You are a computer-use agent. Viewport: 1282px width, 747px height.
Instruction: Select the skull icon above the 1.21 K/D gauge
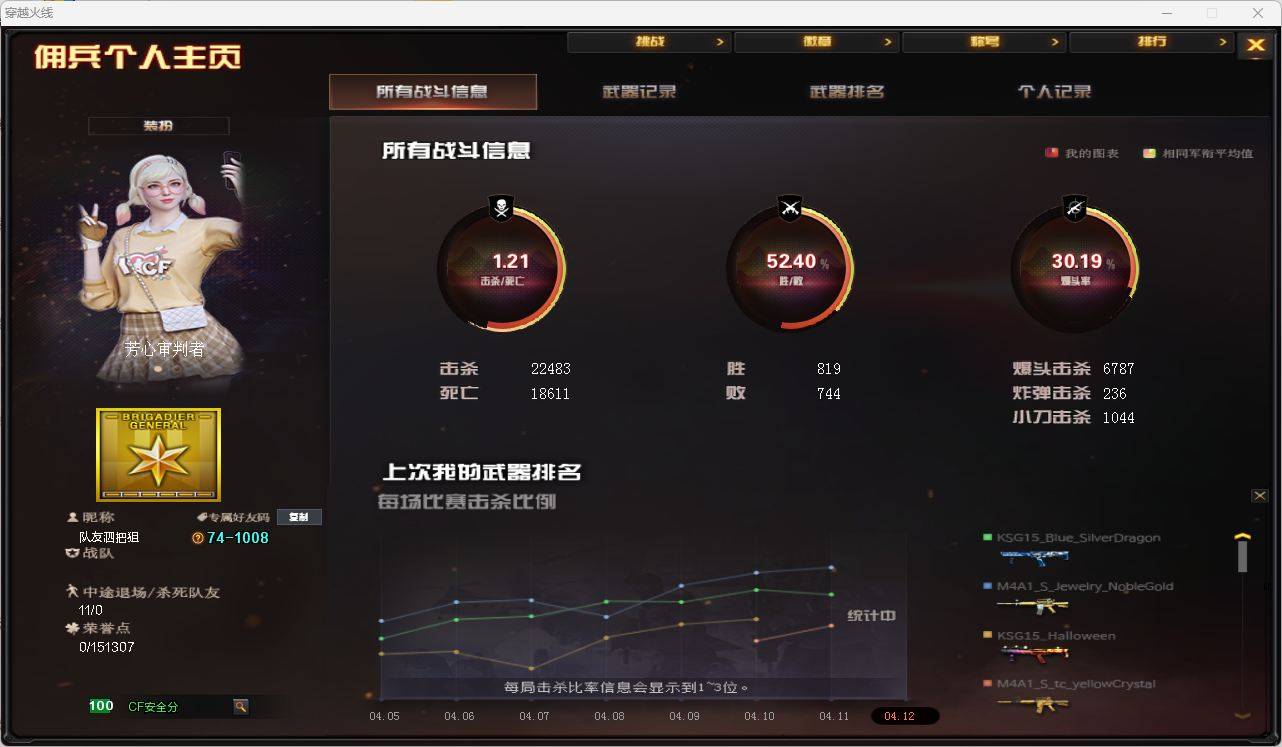pos(501,208)
